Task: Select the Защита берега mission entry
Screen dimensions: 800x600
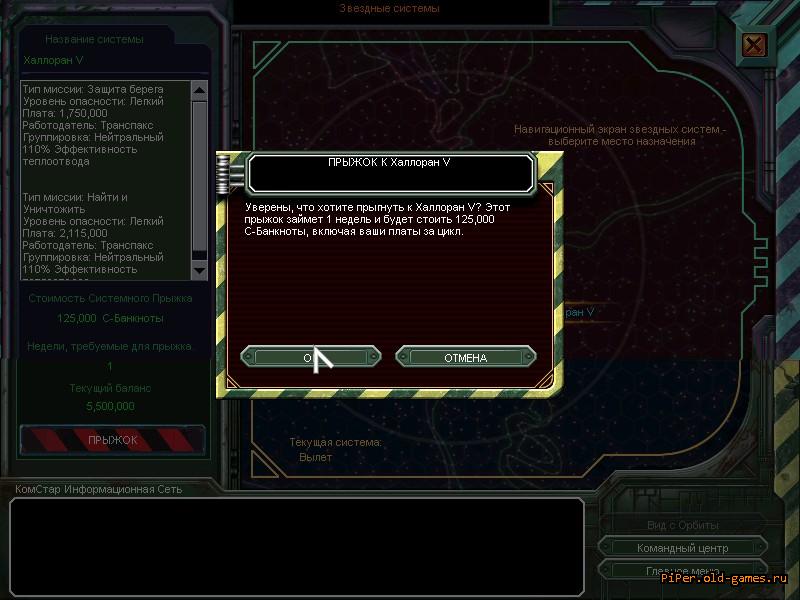Action: 104,125
